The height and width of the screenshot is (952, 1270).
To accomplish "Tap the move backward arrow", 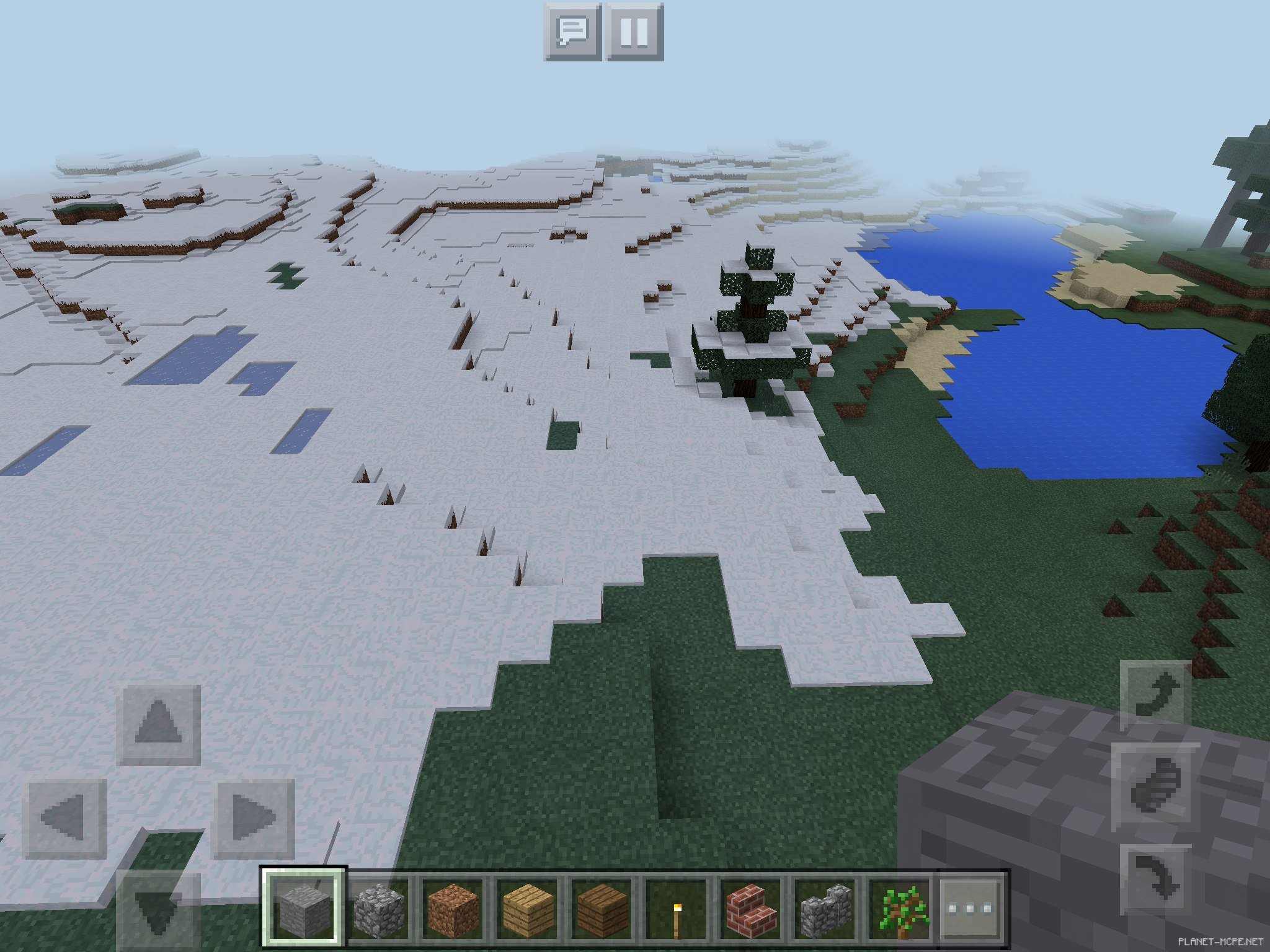I will pos(159,910).
